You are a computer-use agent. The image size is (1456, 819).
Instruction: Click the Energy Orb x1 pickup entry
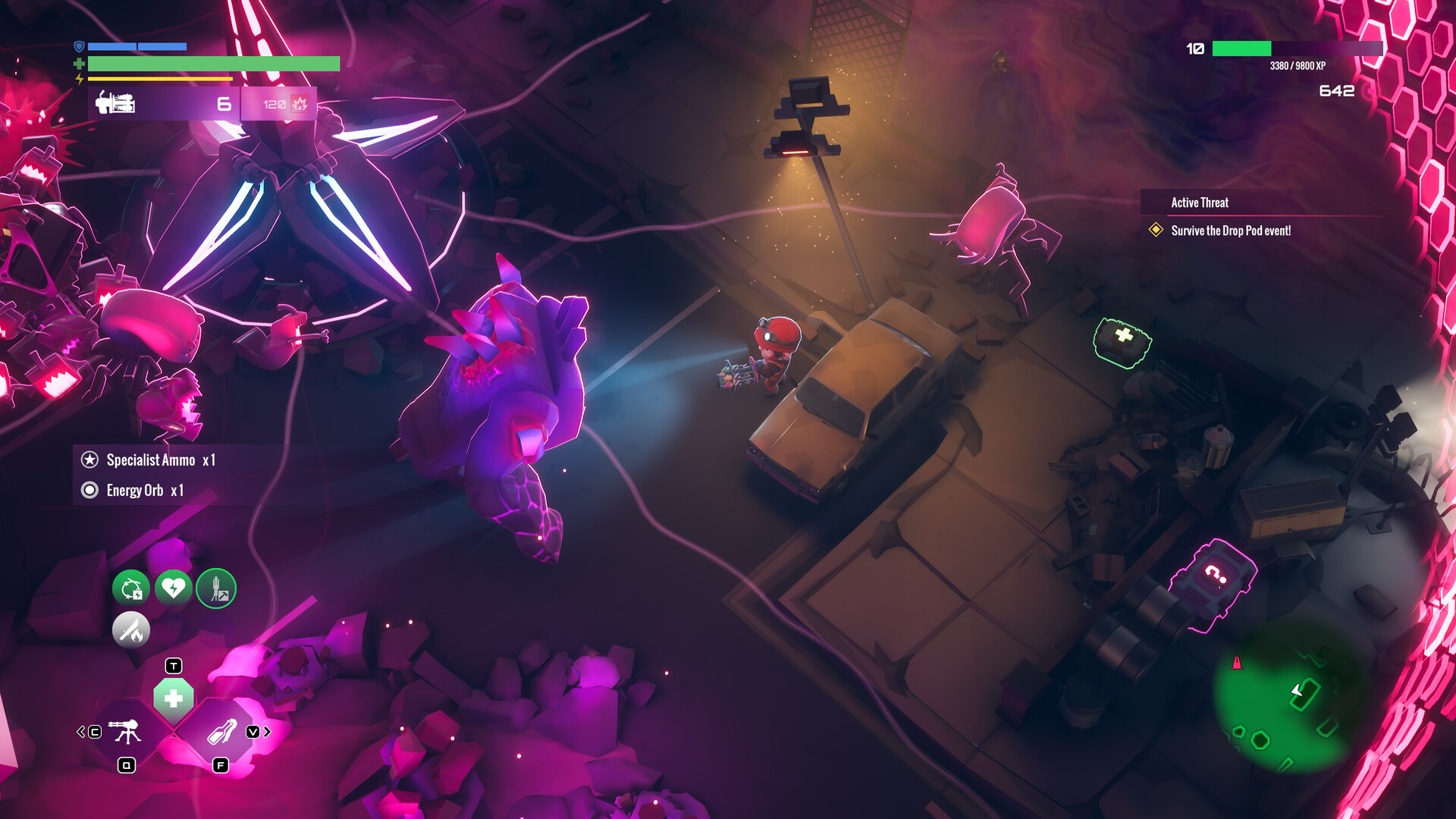(143, 490)
